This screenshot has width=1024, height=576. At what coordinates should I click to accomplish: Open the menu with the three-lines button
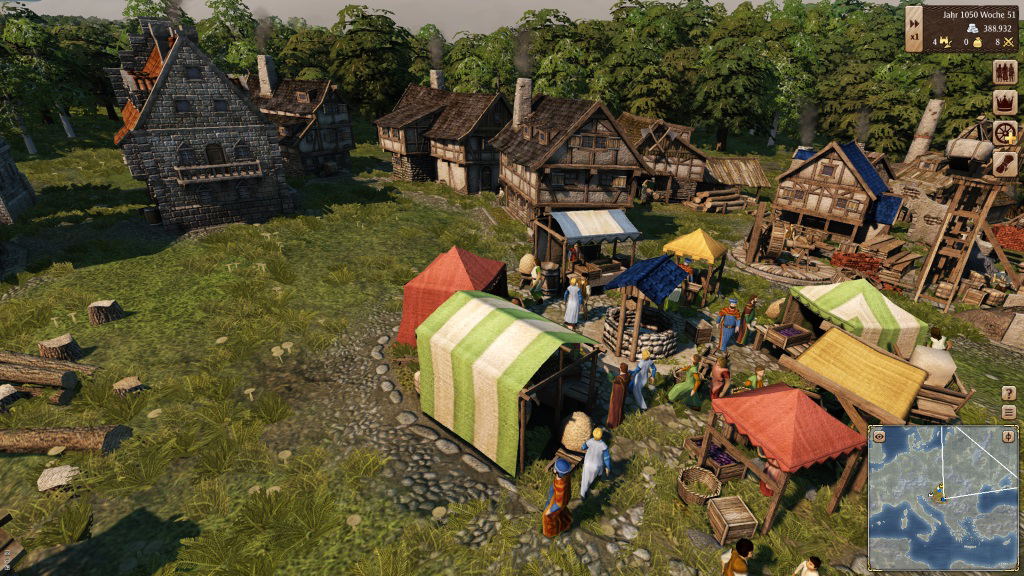1008,411
